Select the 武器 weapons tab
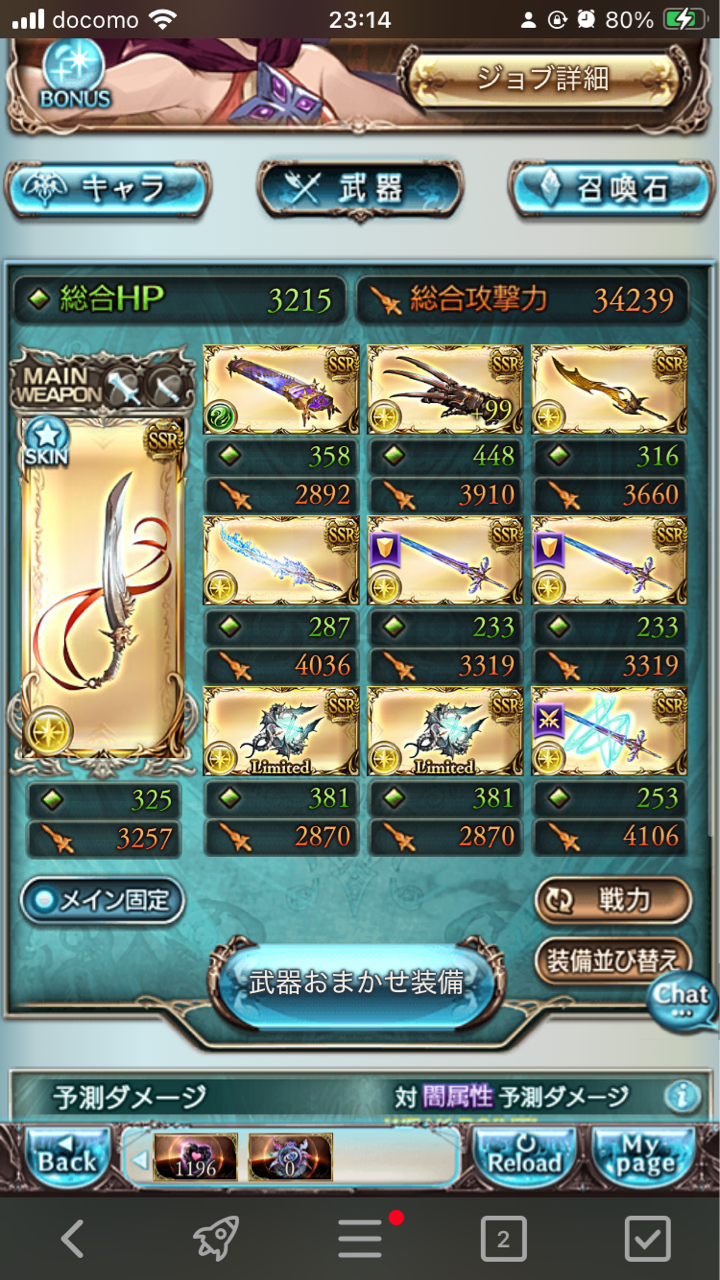 [x=360, y=188]
